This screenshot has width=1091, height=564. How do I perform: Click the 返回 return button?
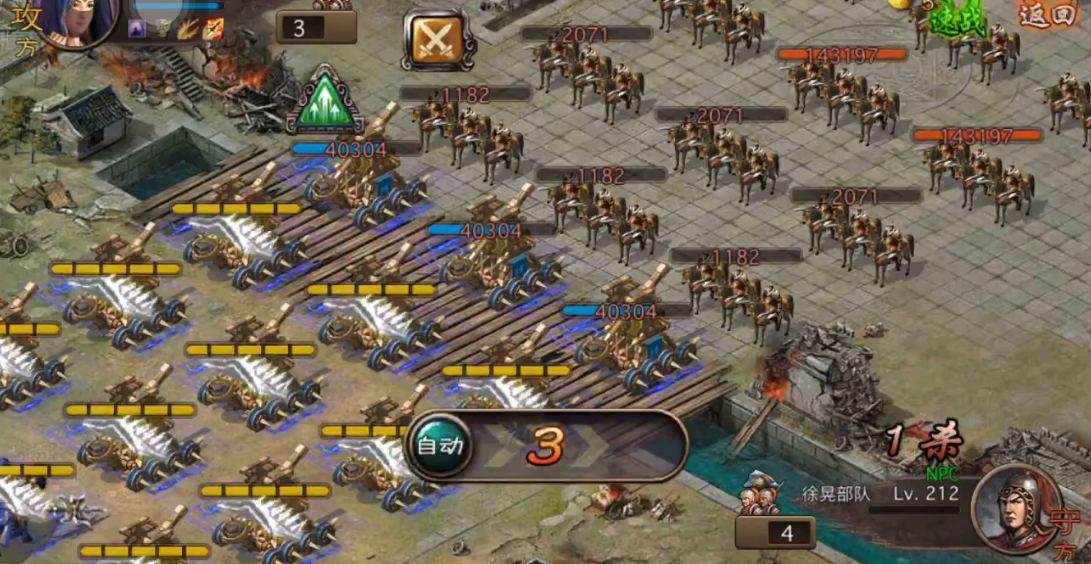[1046, 14]
